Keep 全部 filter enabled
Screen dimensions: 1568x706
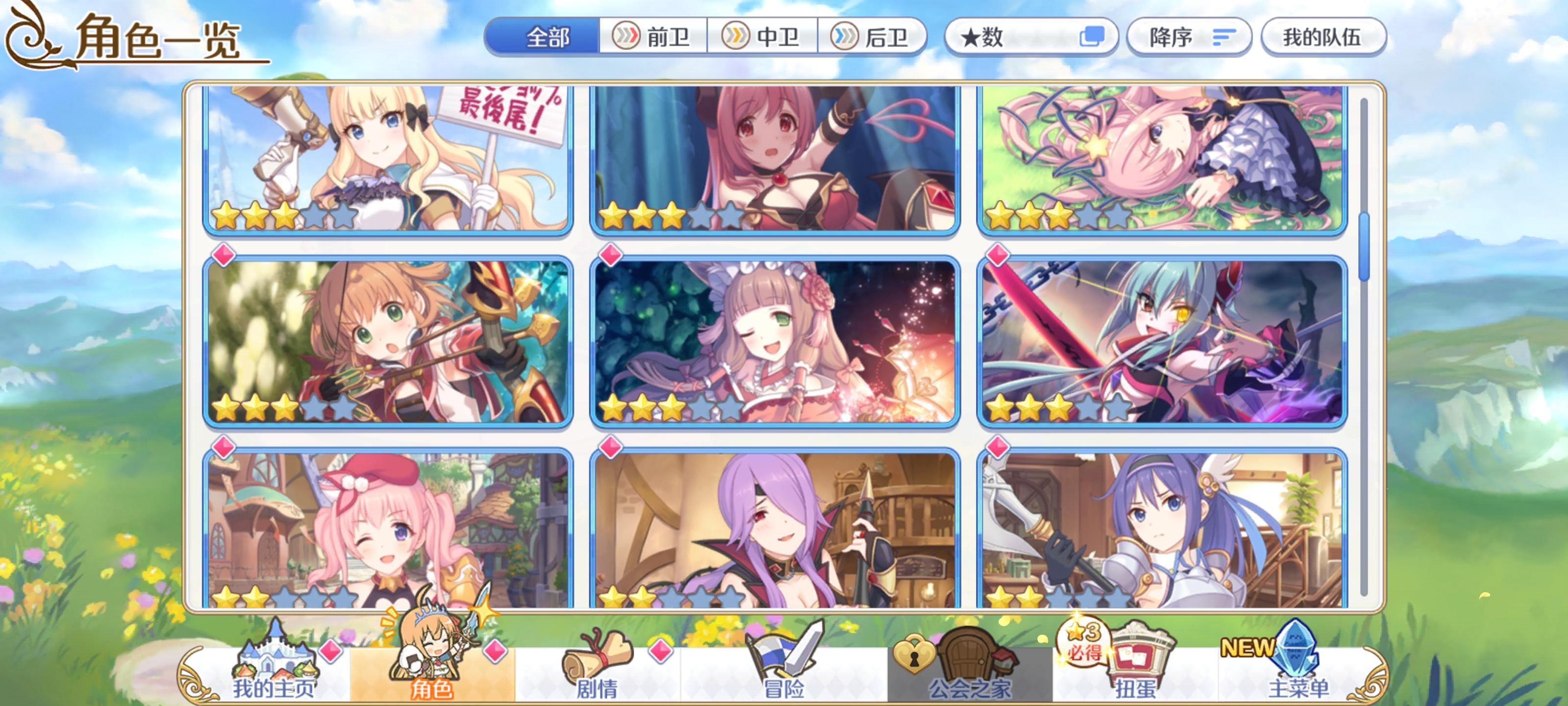[x=547, y=37]
